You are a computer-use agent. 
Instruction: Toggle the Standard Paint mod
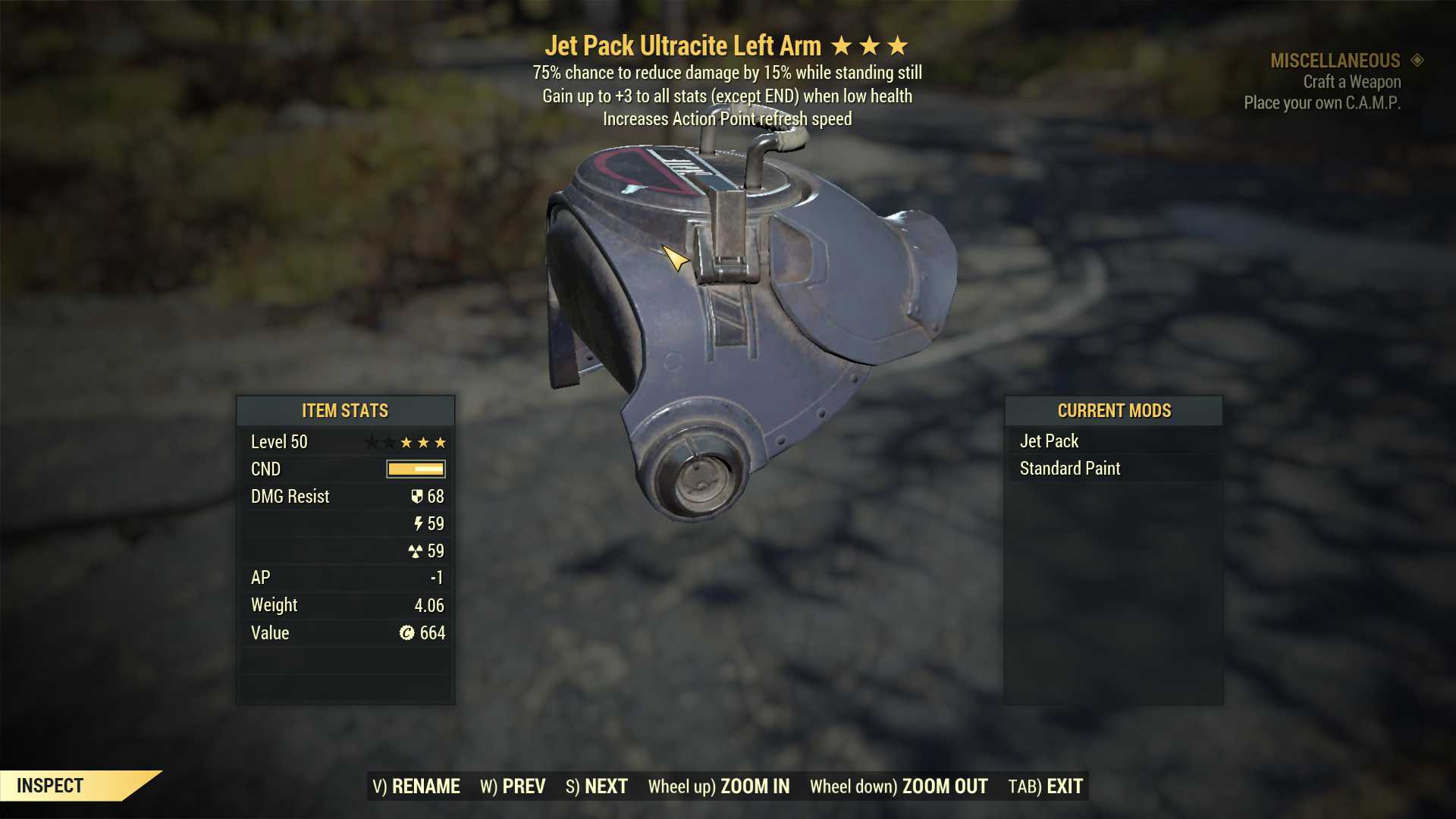tap(1069, 468)
